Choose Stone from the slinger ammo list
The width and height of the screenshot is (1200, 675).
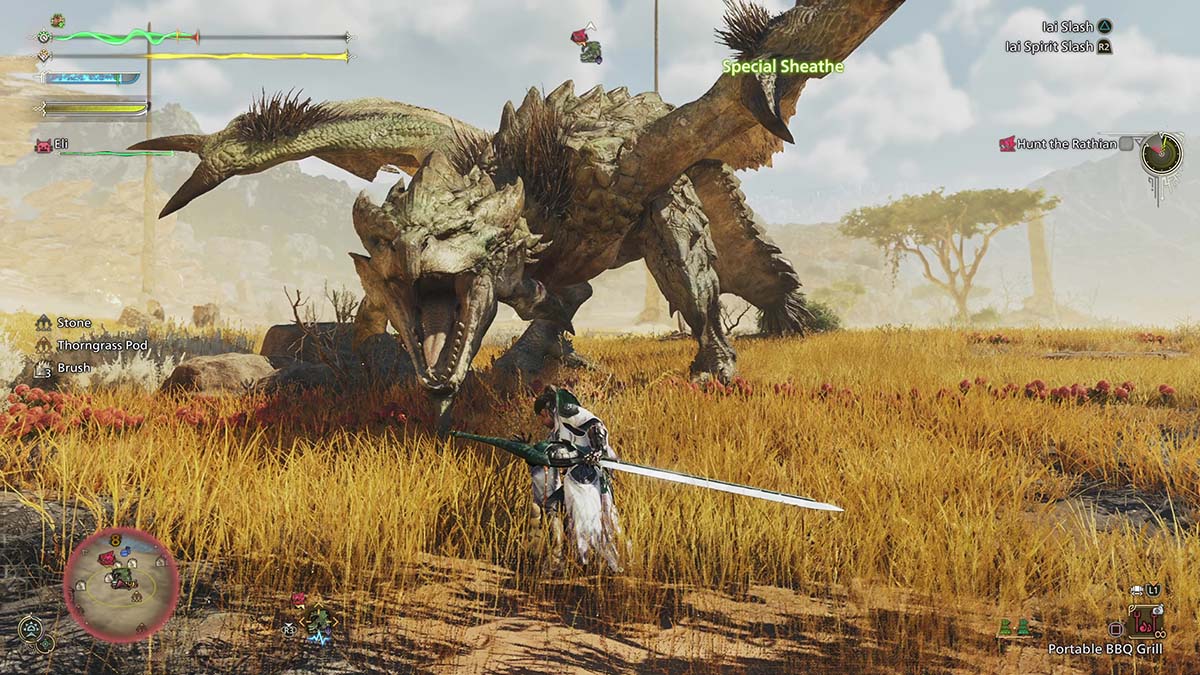[x=74, y=323]
